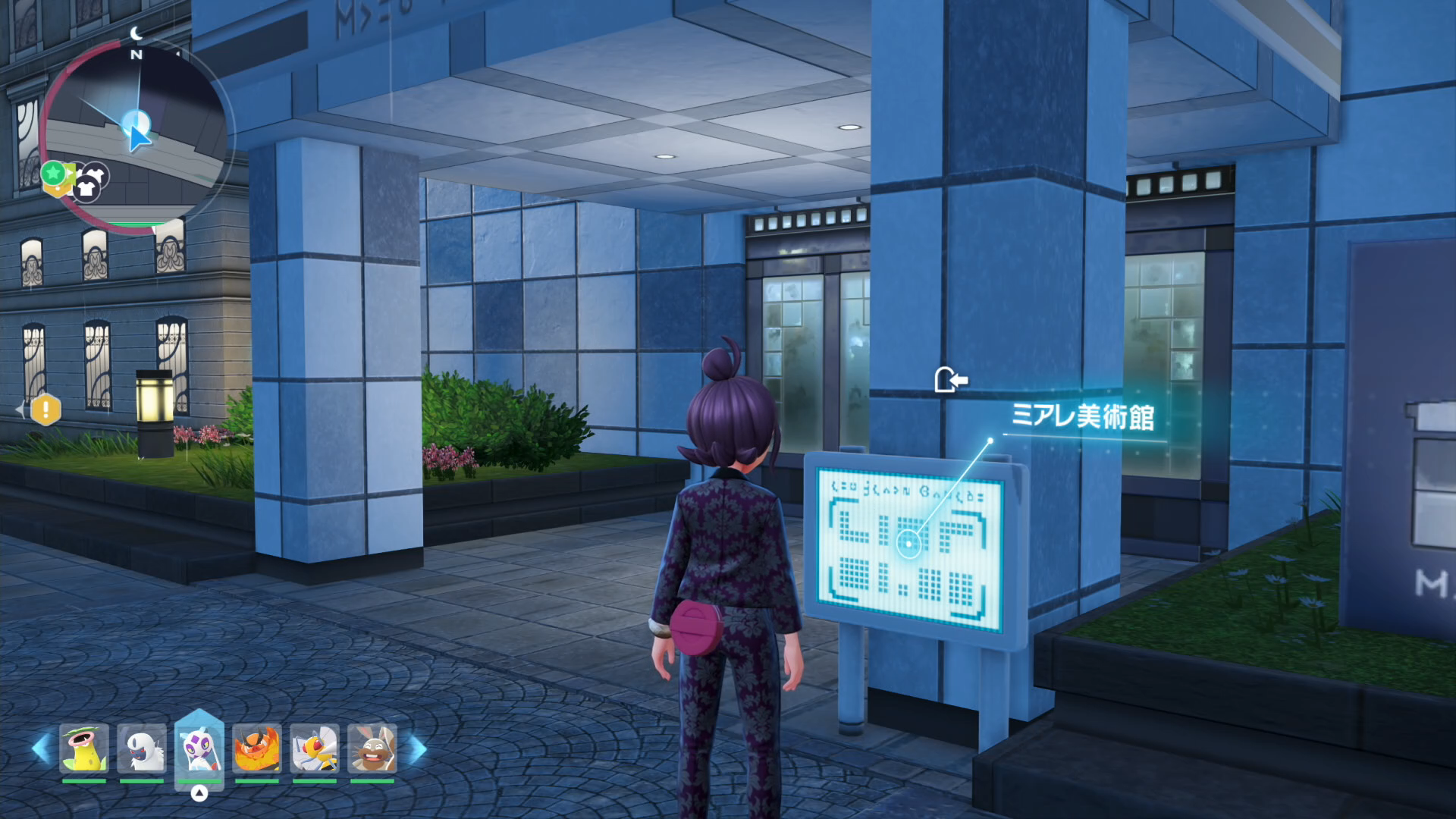This screenshot has width=1456, height=819.
Task: Select the highlighted Froslass party slot
Action: (199, 748)
